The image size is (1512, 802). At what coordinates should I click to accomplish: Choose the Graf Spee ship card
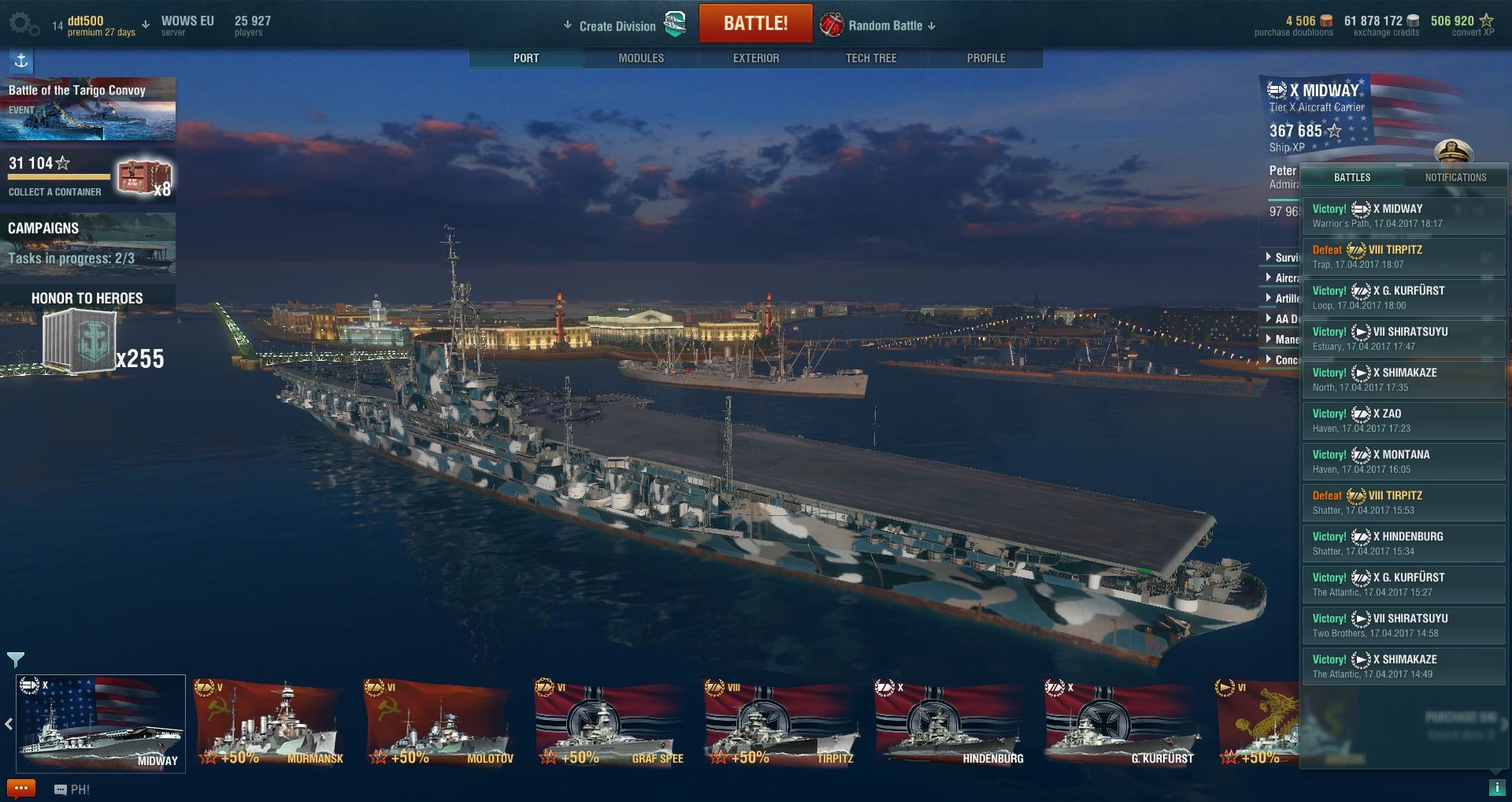coord(610,725)
